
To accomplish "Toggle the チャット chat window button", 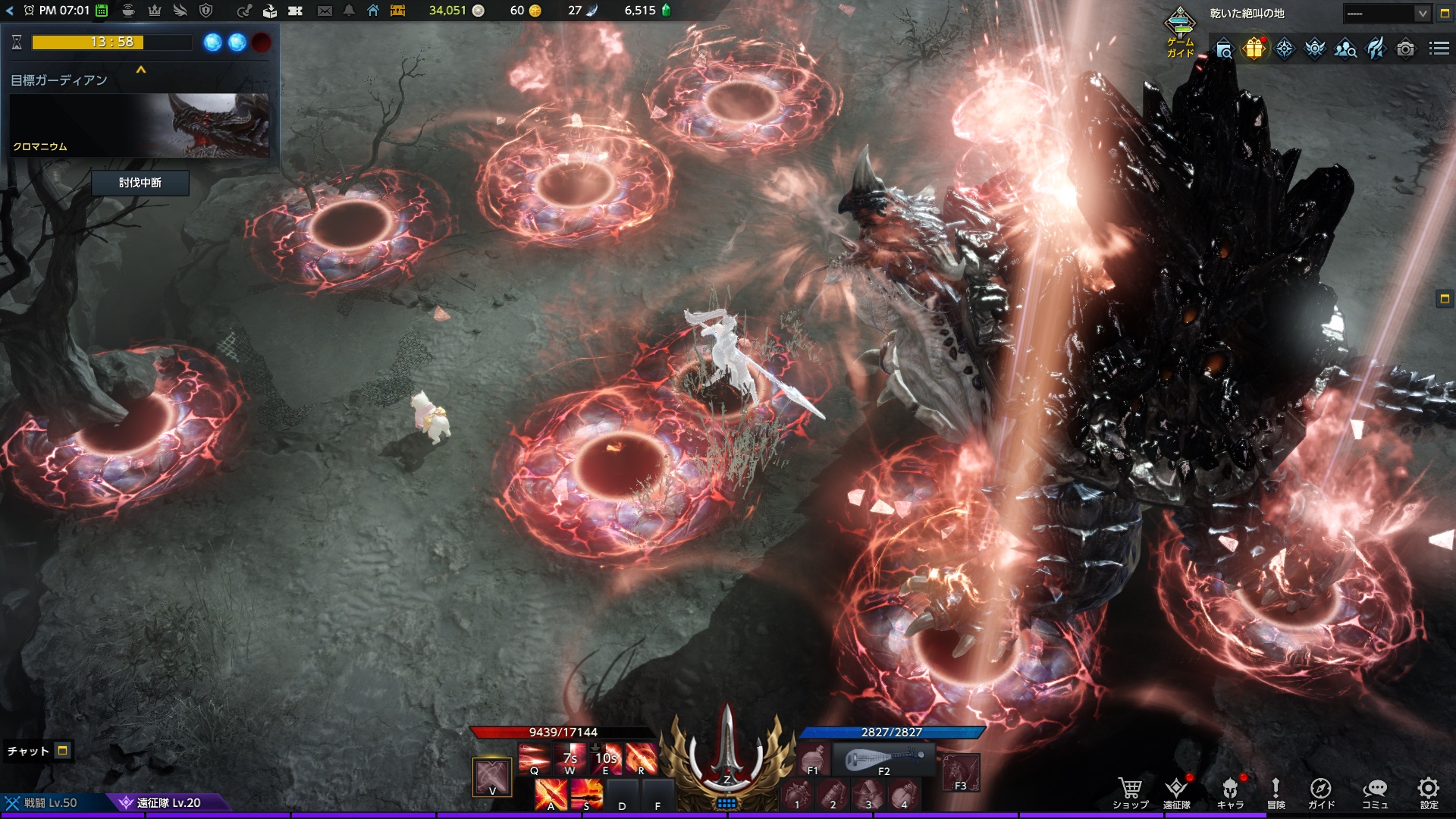I will coord(63,751).
